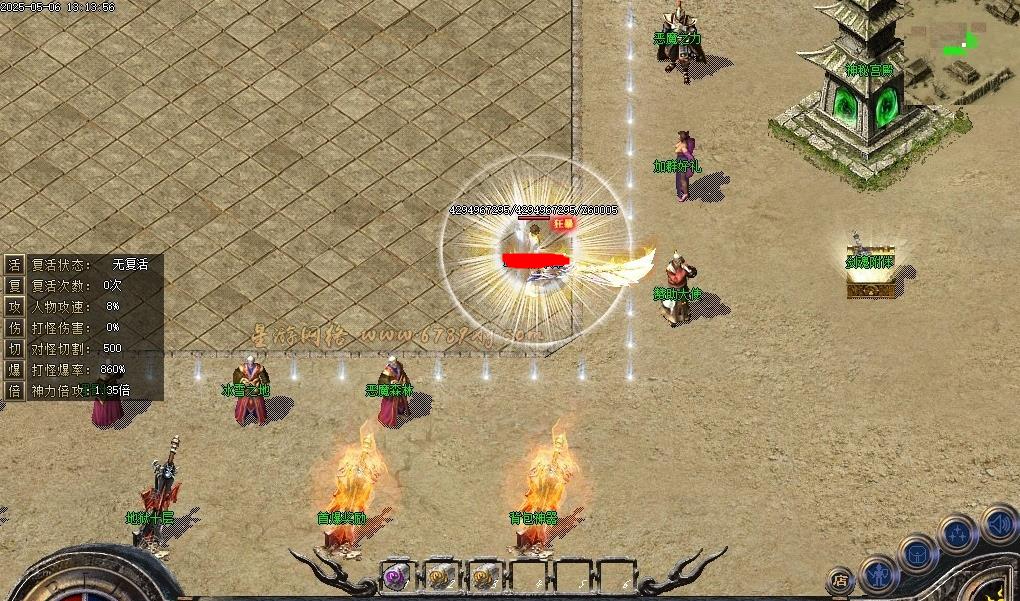Viewport: 1020px width, 601px height.
Task: Click the 倍 power multiplier button
Action: pyautogui.click(x=14, y=390)
